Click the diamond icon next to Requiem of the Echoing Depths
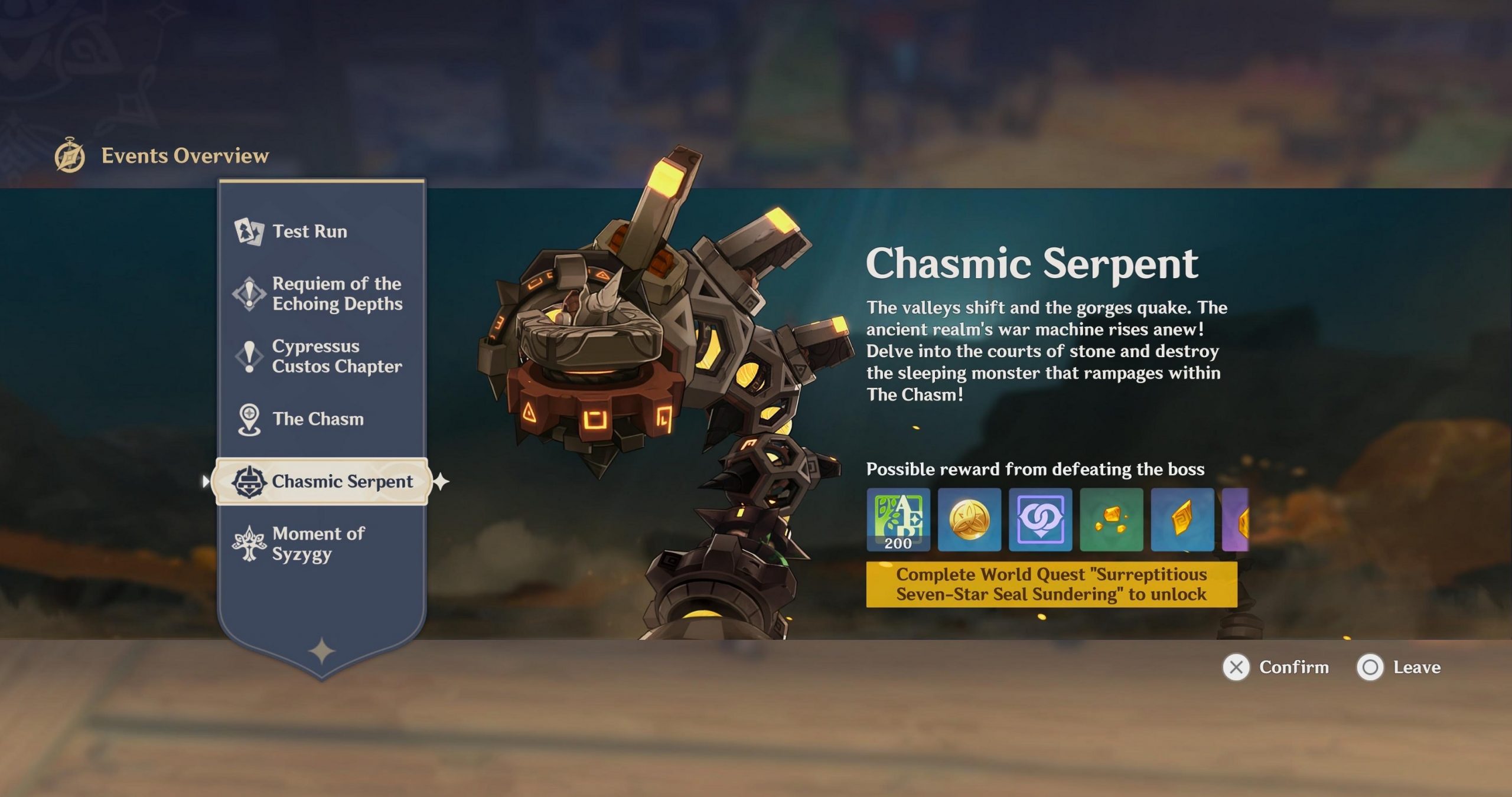The width and height of the screenshot is (1512, 797). click(250, 293)
